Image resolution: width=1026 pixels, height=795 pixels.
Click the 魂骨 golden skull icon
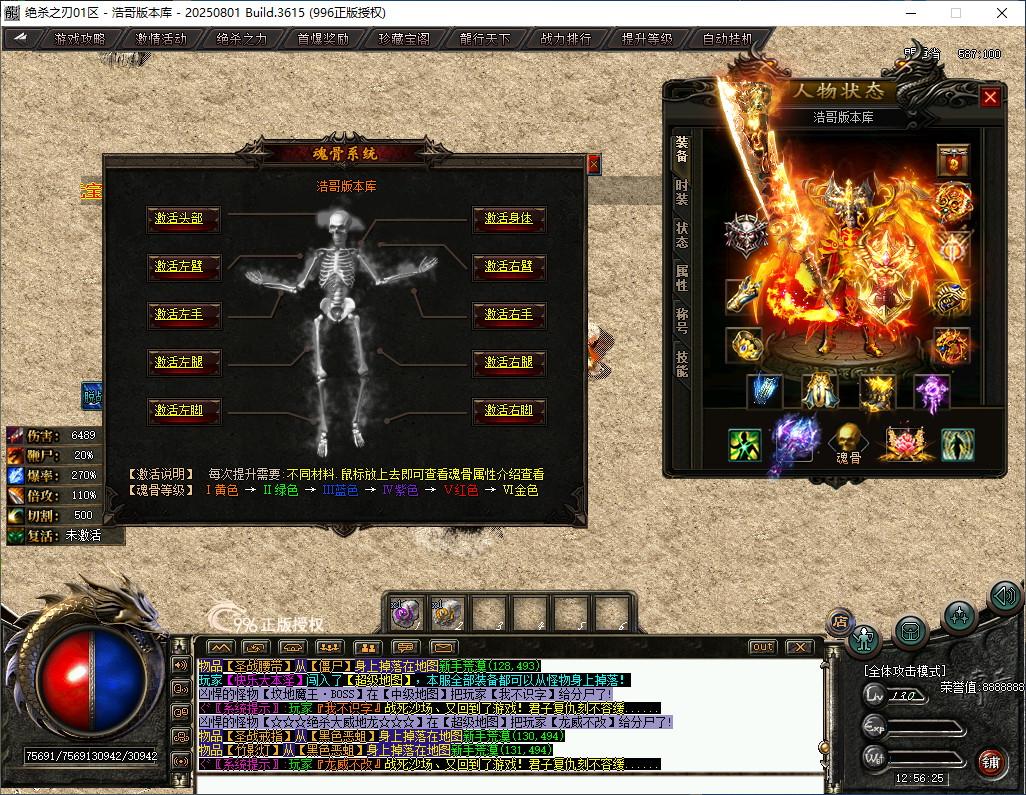tap(848, 438)
